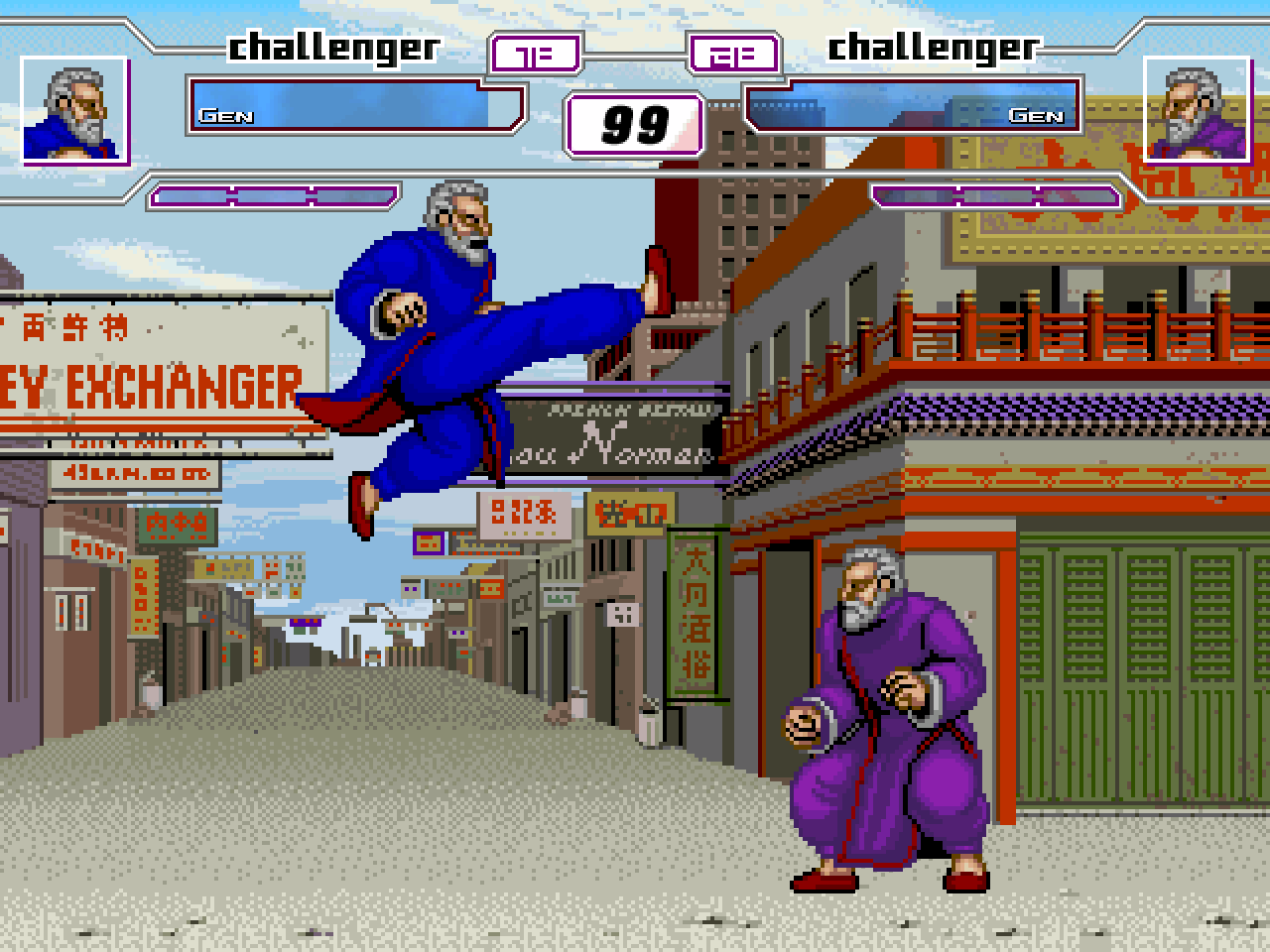Select the left challenger label
This screenshot has width=1270, height=952.
pos(332,45)
